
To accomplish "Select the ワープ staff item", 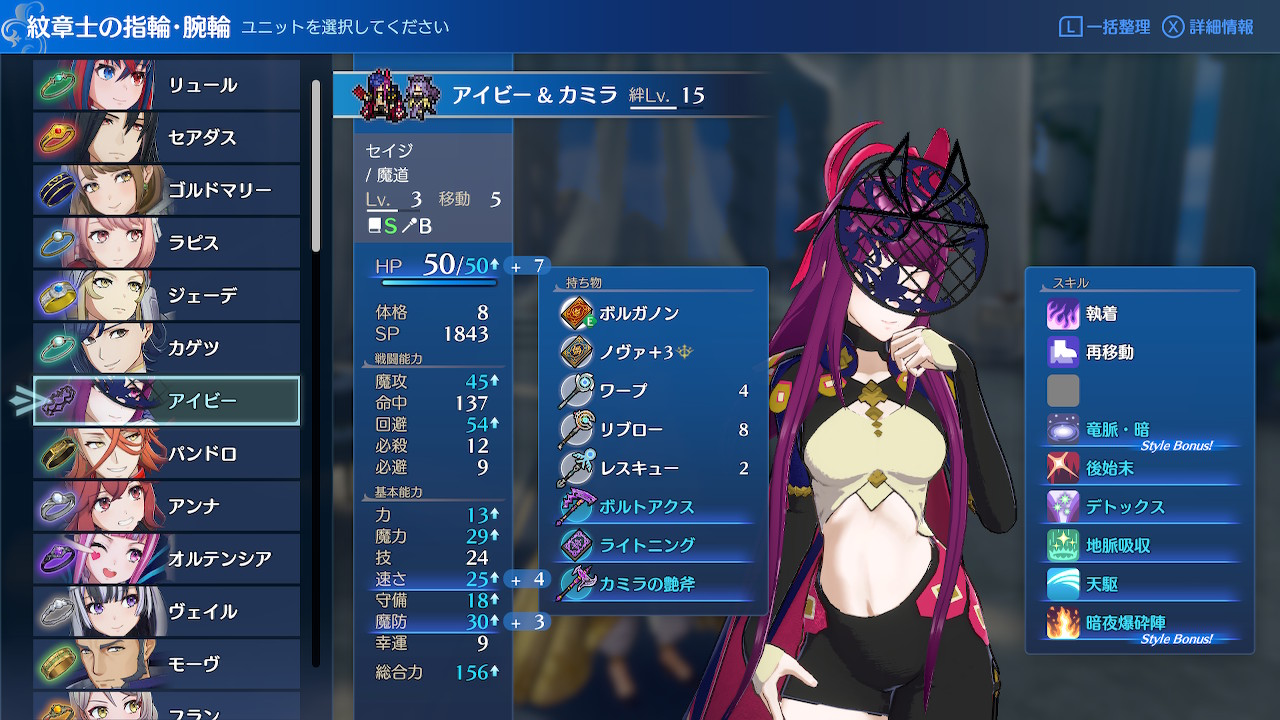I will coord(653,390).
